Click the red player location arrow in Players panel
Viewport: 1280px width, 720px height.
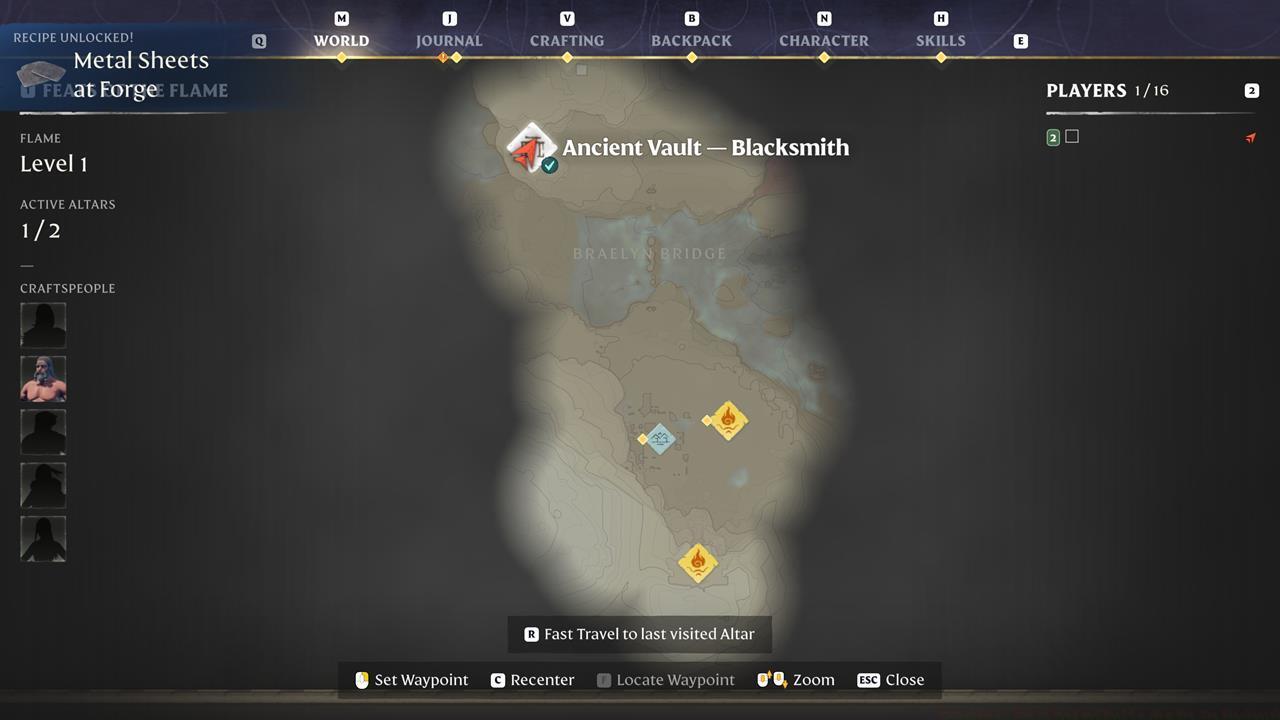click(1251, 138)
